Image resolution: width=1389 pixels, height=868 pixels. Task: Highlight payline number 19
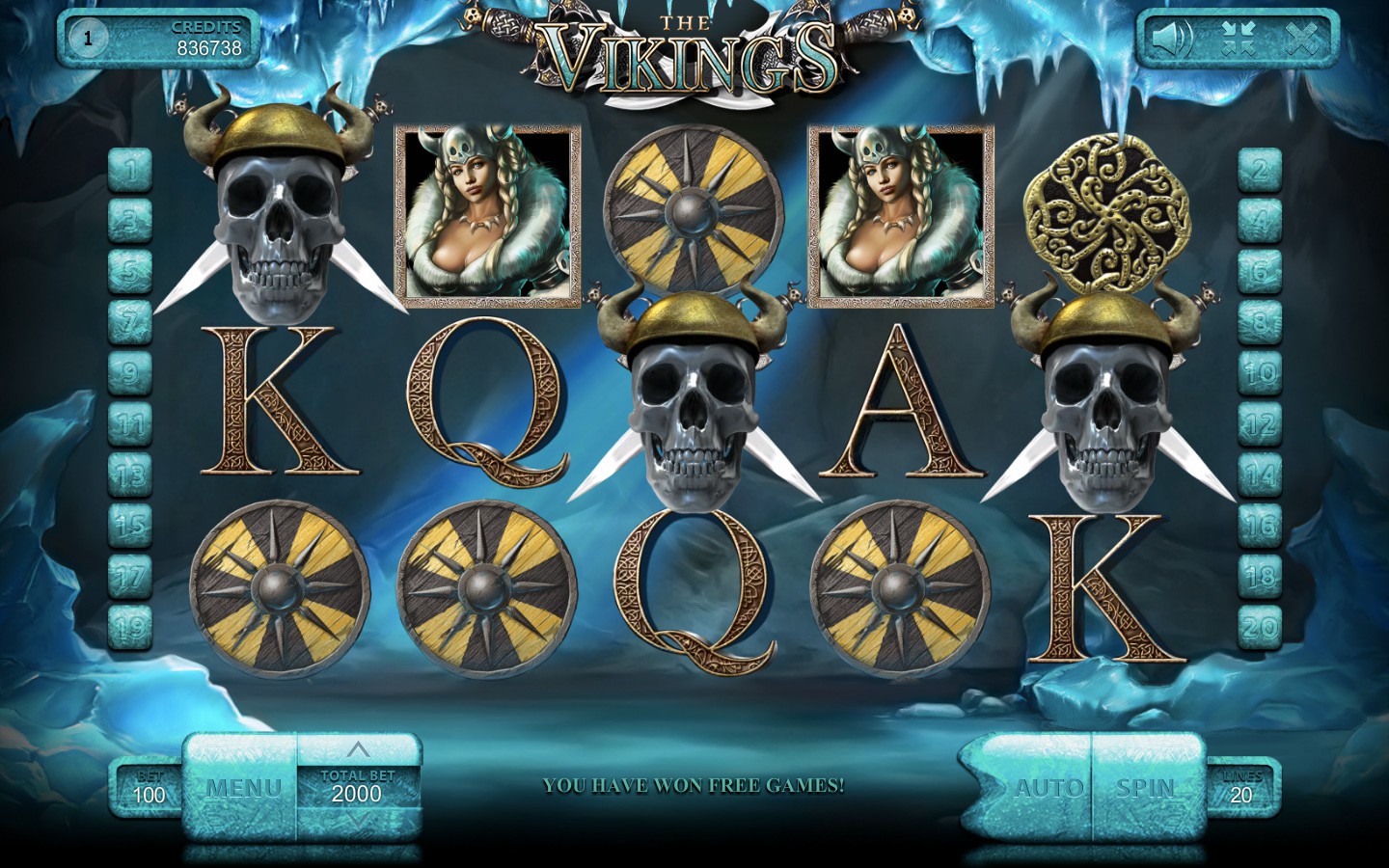tap(130, 627)
